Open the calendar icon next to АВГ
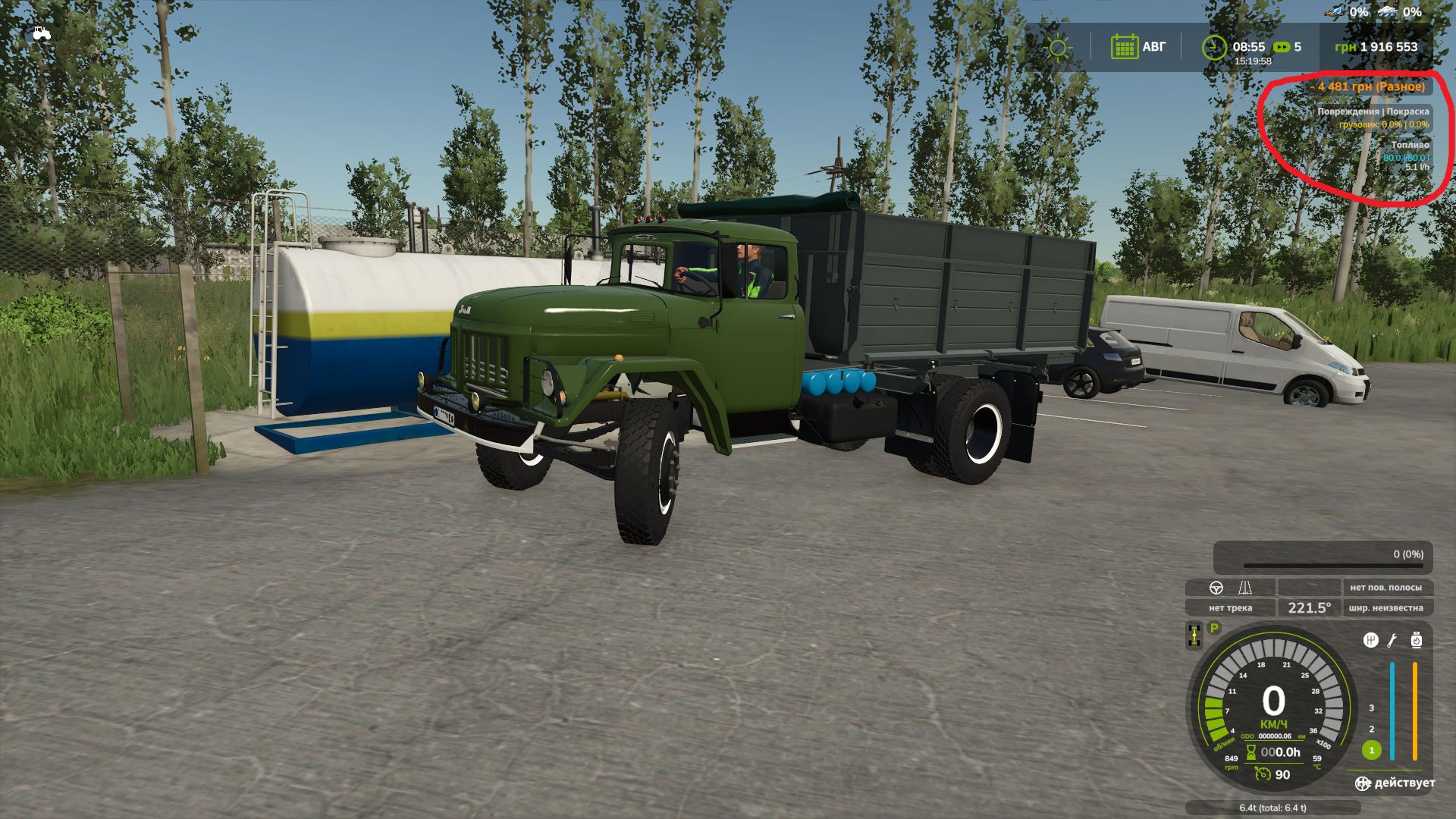1456x819 pixels. [1125, 46]
